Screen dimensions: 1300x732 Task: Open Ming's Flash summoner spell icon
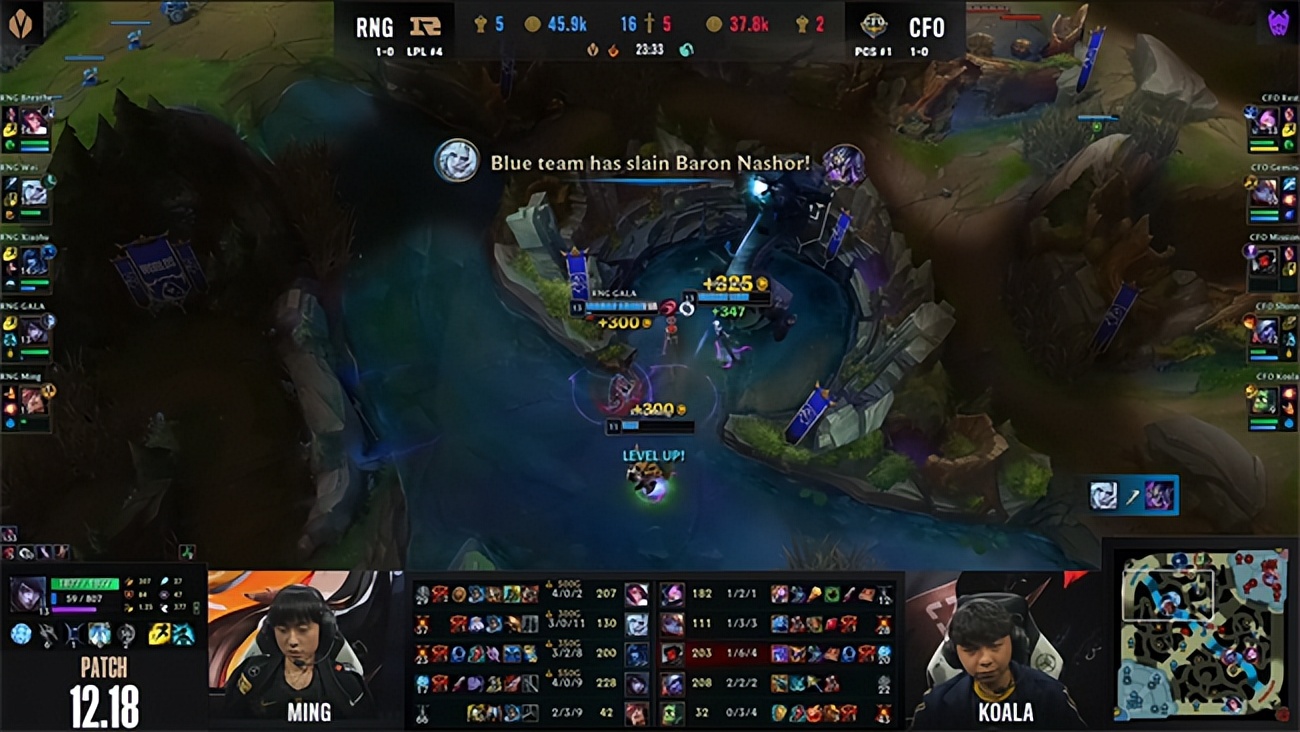(x=157, y=634)
